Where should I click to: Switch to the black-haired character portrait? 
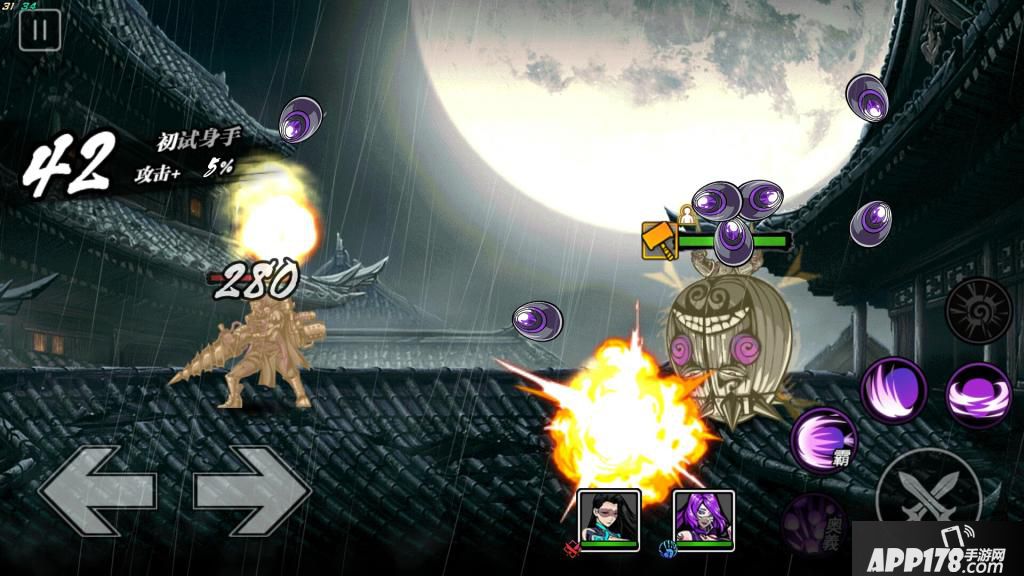[608, 519]
